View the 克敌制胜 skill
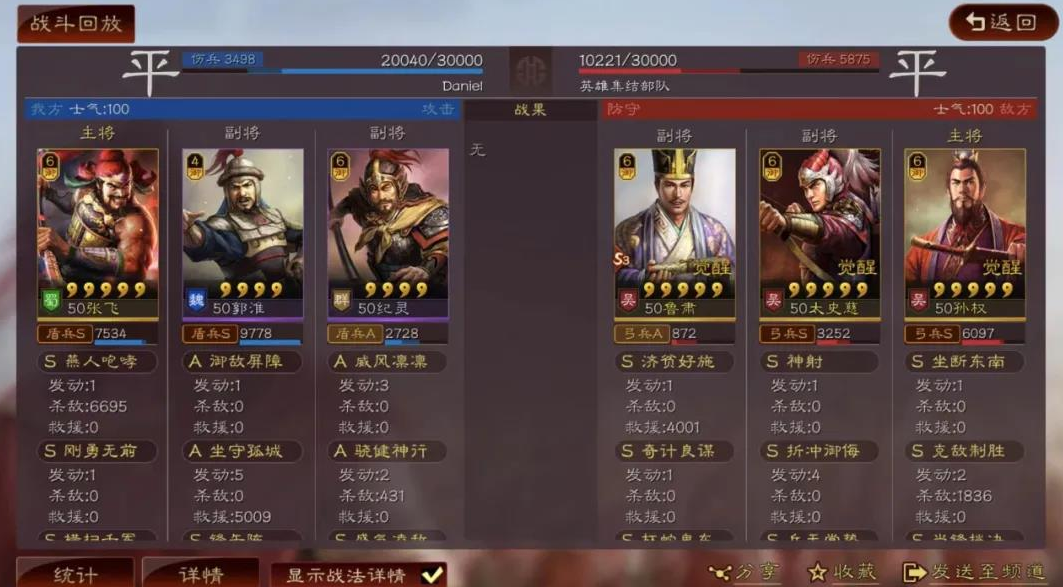Viewport: 1063px width, 587px height. point(965,451)
